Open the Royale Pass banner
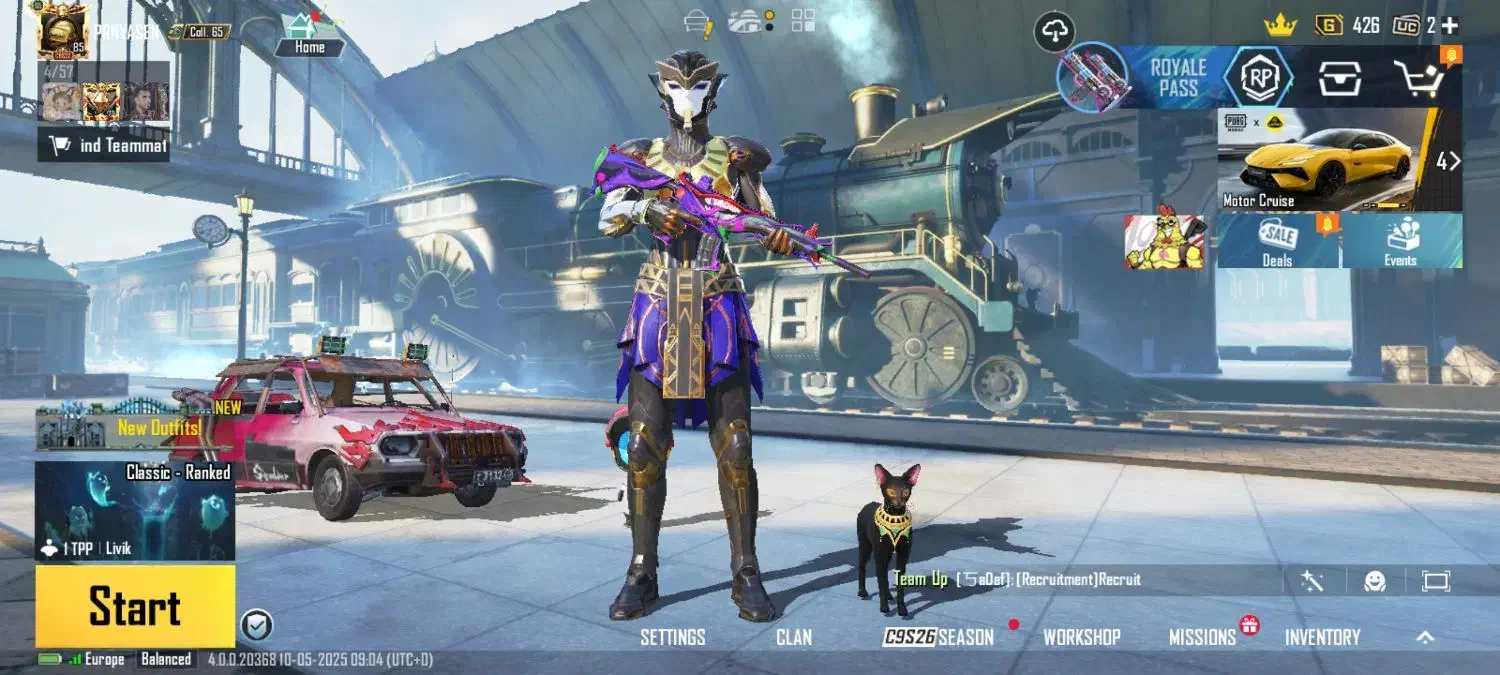 1178,77
